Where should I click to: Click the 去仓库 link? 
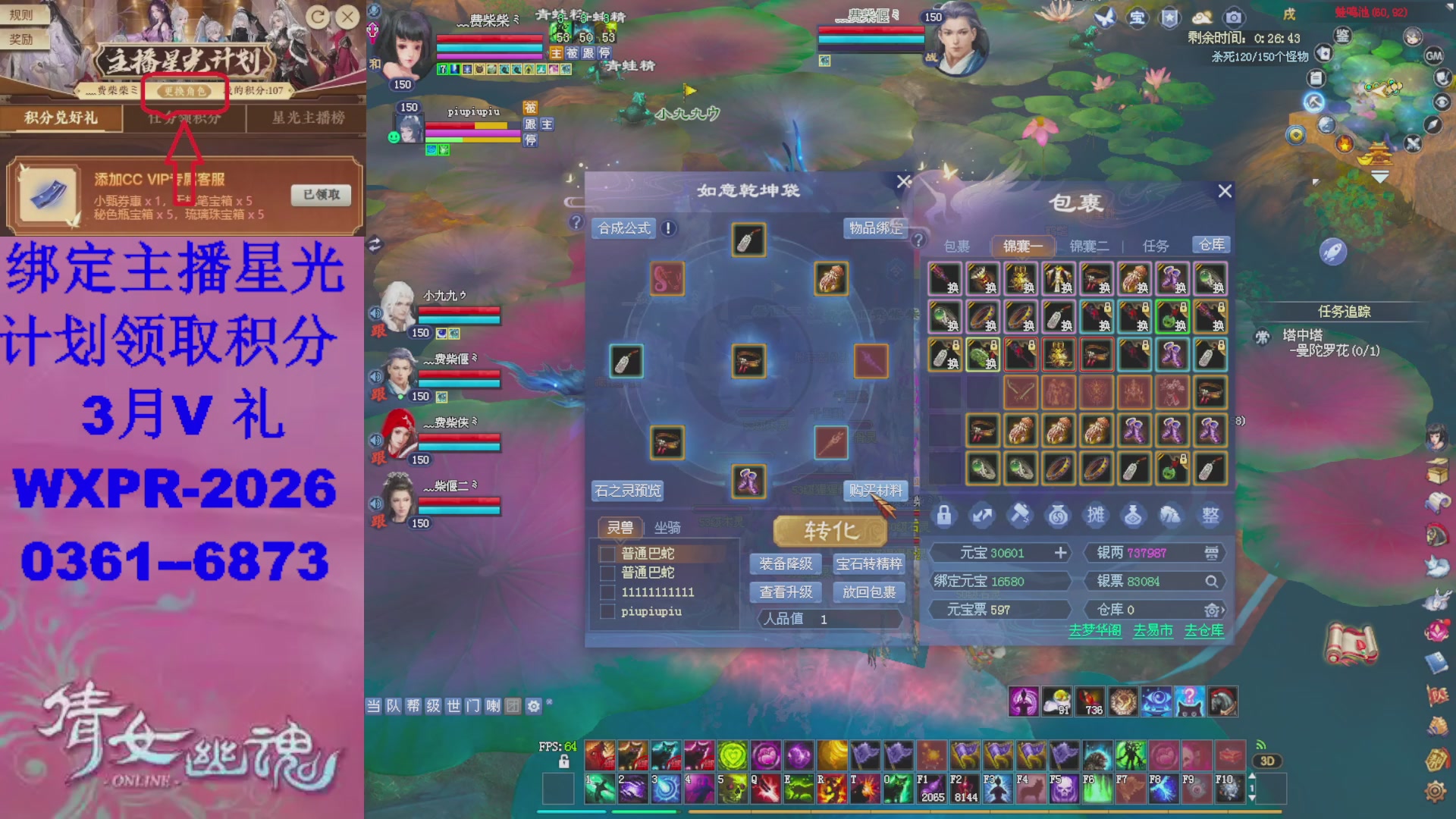(x=1203, y=630)
